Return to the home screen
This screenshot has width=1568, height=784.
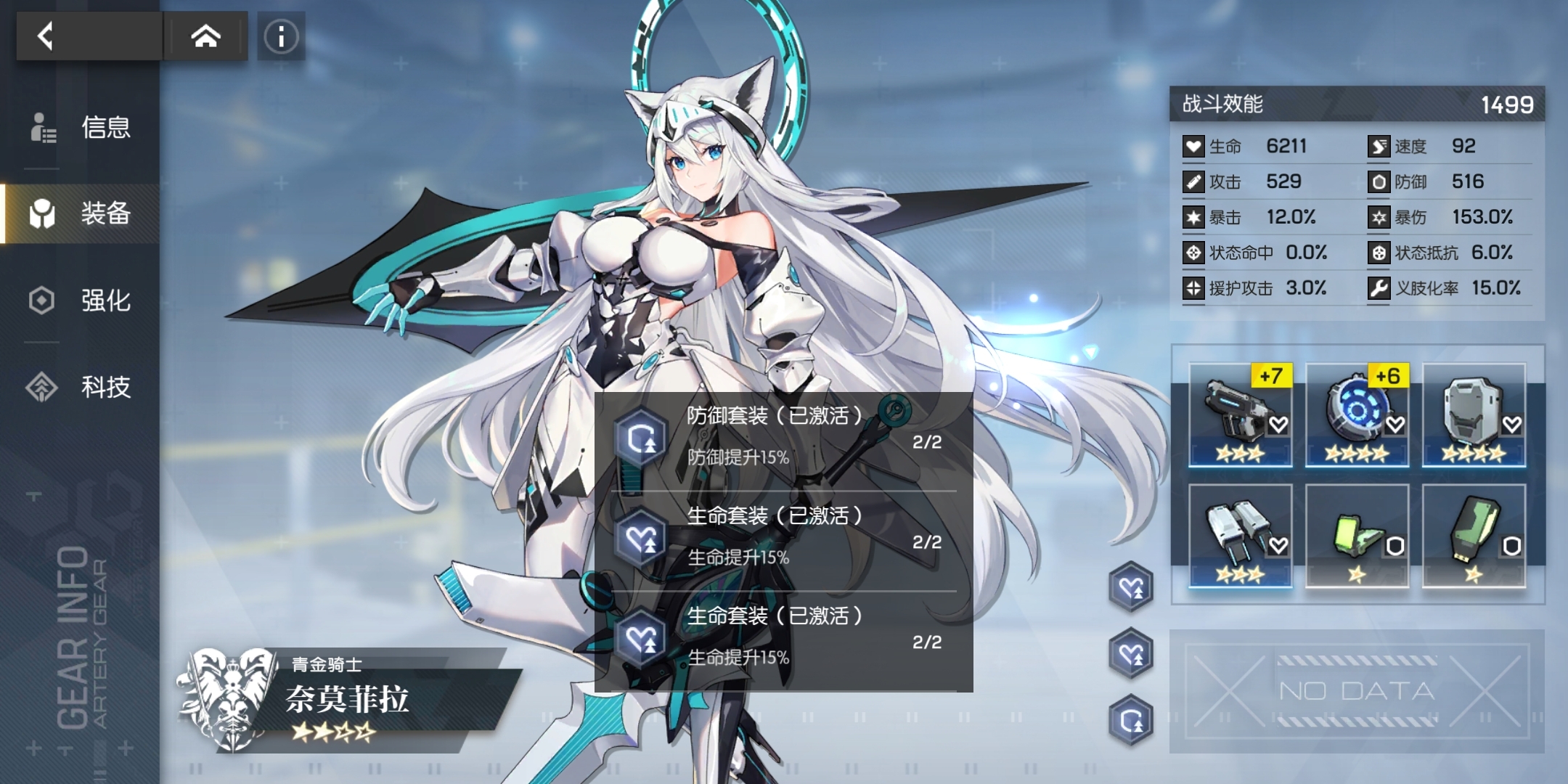205,36
